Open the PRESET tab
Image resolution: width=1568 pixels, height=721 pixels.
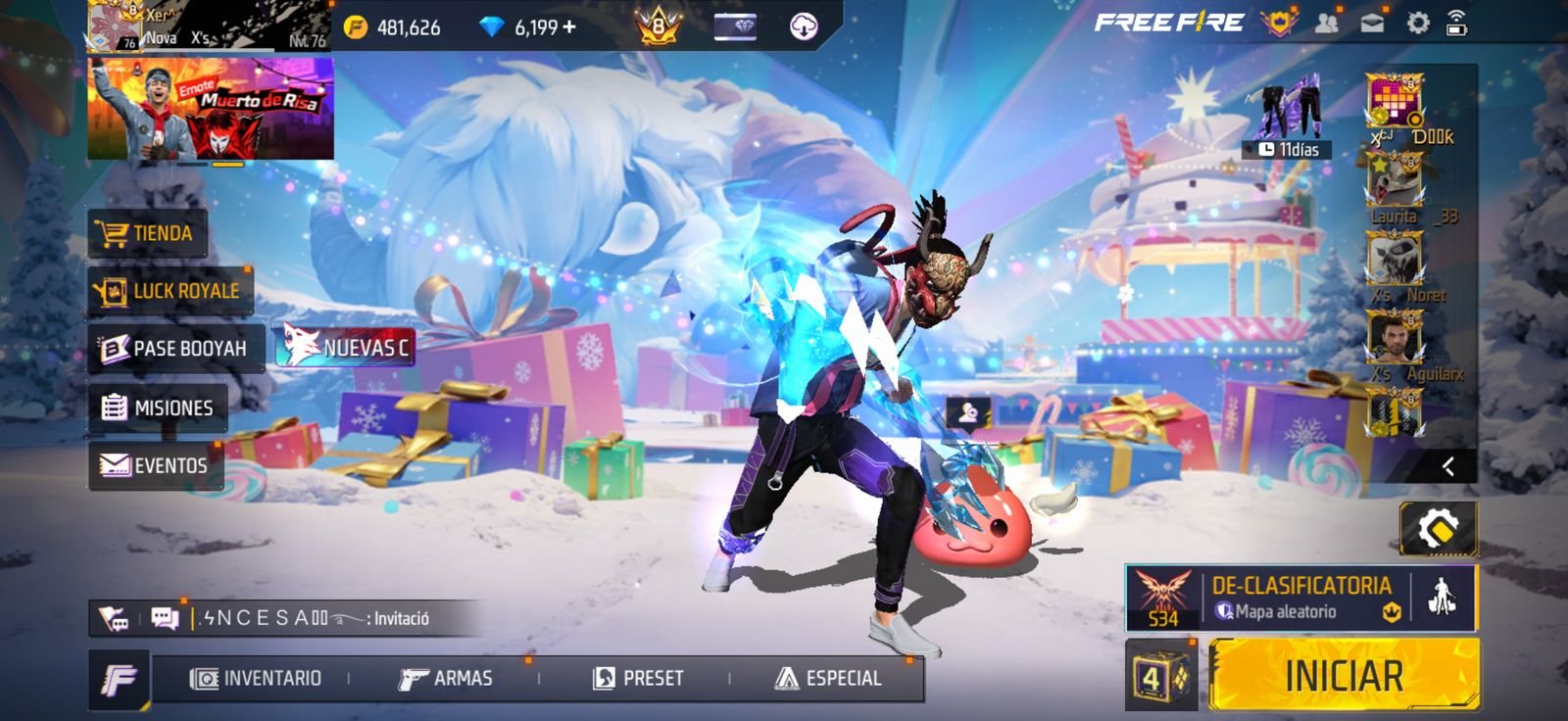tap(639, 678)
